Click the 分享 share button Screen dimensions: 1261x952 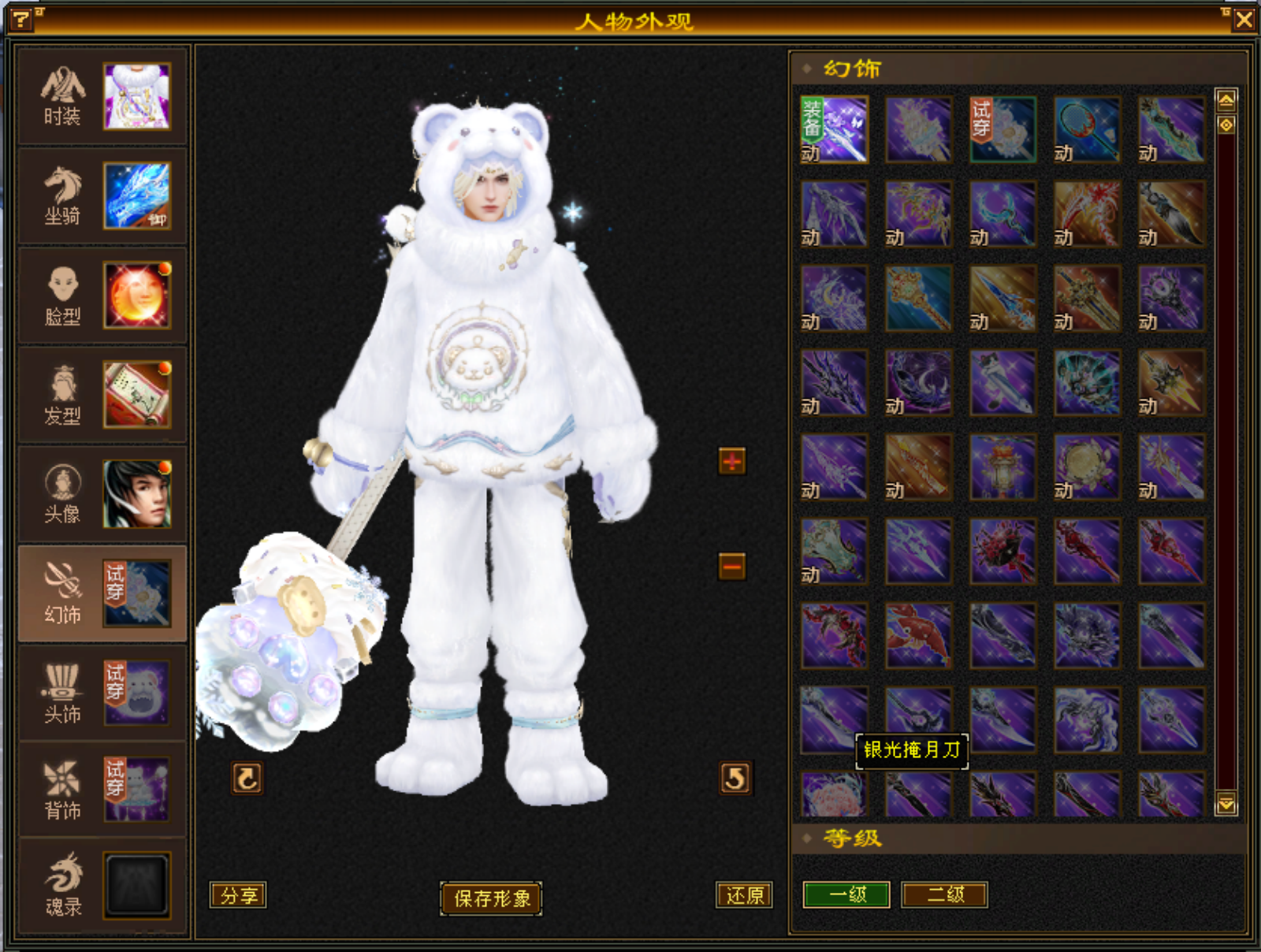(238, 895)
